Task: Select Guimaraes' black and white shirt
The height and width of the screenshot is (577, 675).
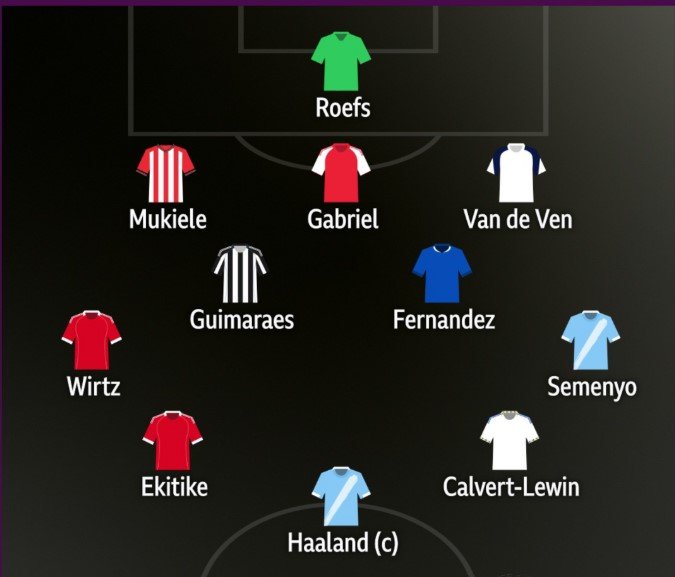Action: point(242,274)
